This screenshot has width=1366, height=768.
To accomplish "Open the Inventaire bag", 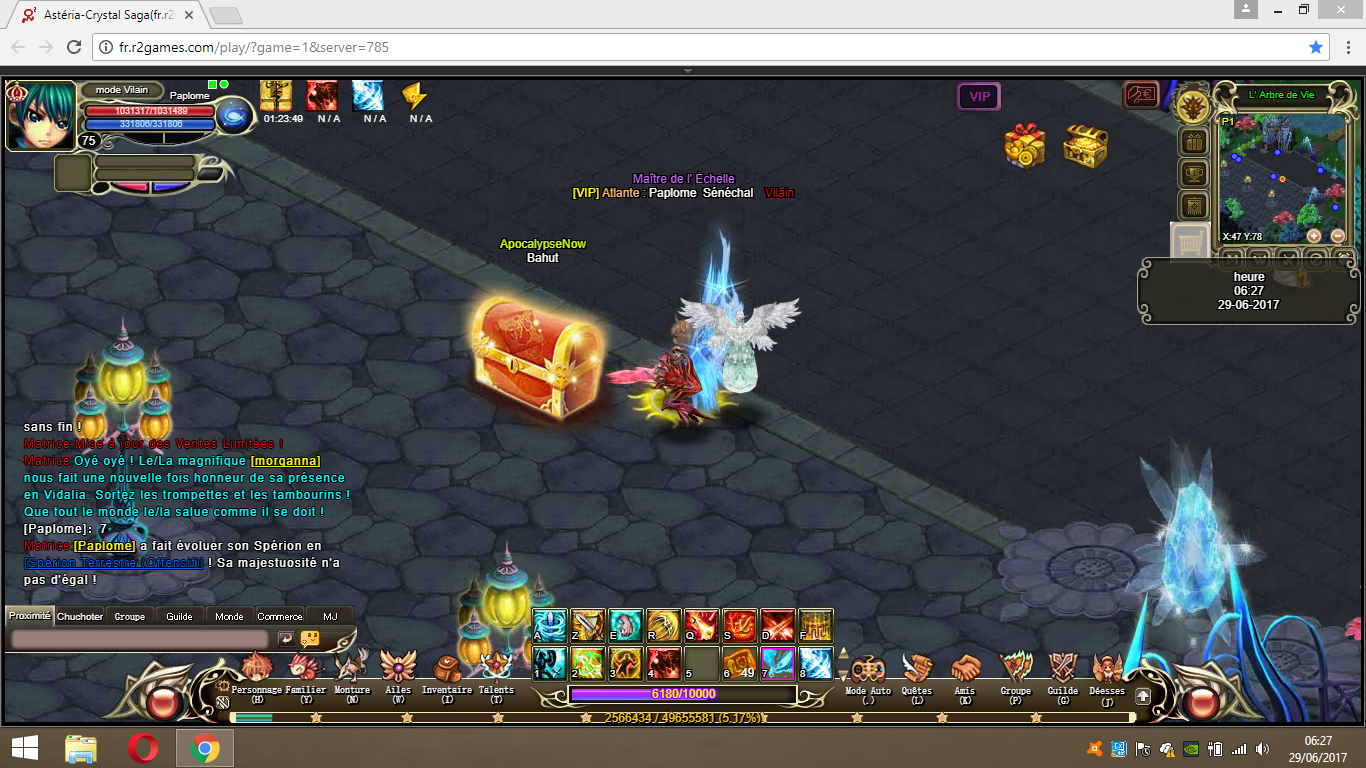I will coord(447,669).
